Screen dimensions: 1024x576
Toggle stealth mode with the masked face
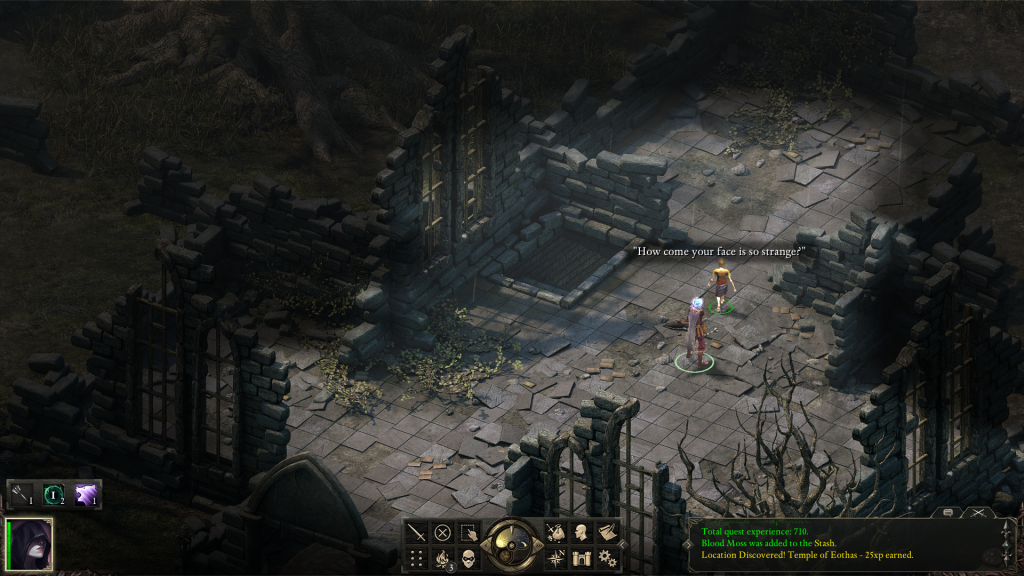468,558
